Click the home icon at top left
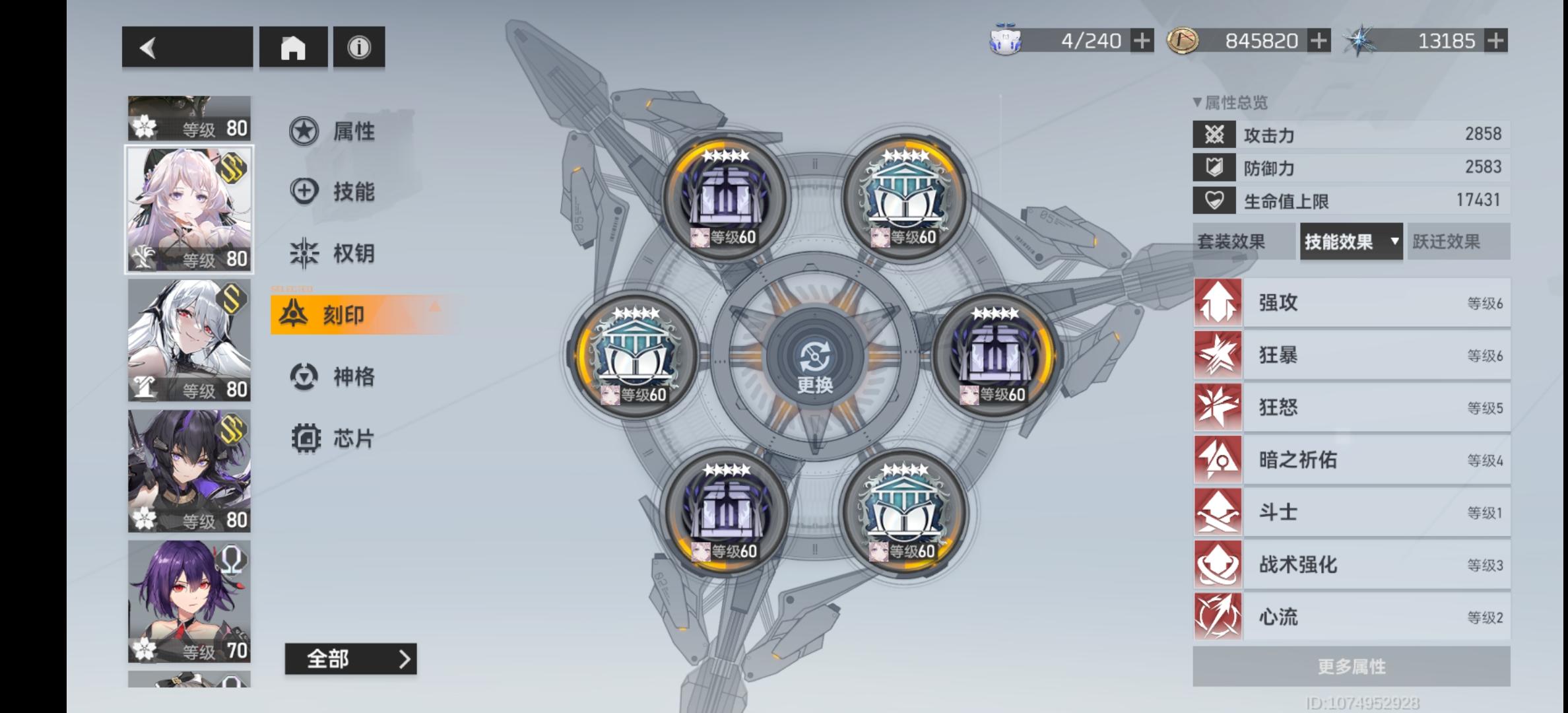This screenshot has height=713, width=1568. pos(293,47)
